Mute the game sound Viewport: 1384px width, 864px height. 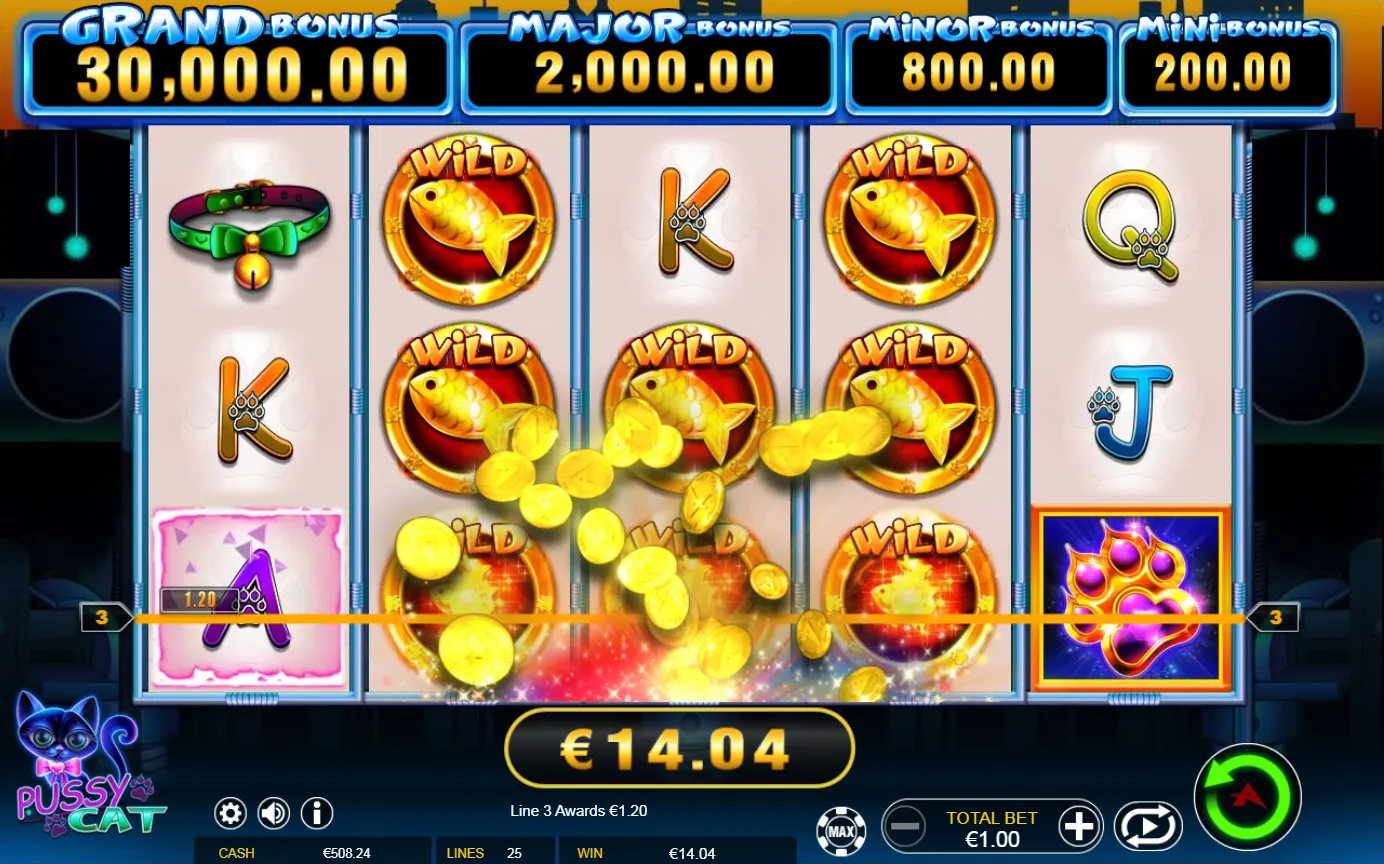[x=272, y=813]
